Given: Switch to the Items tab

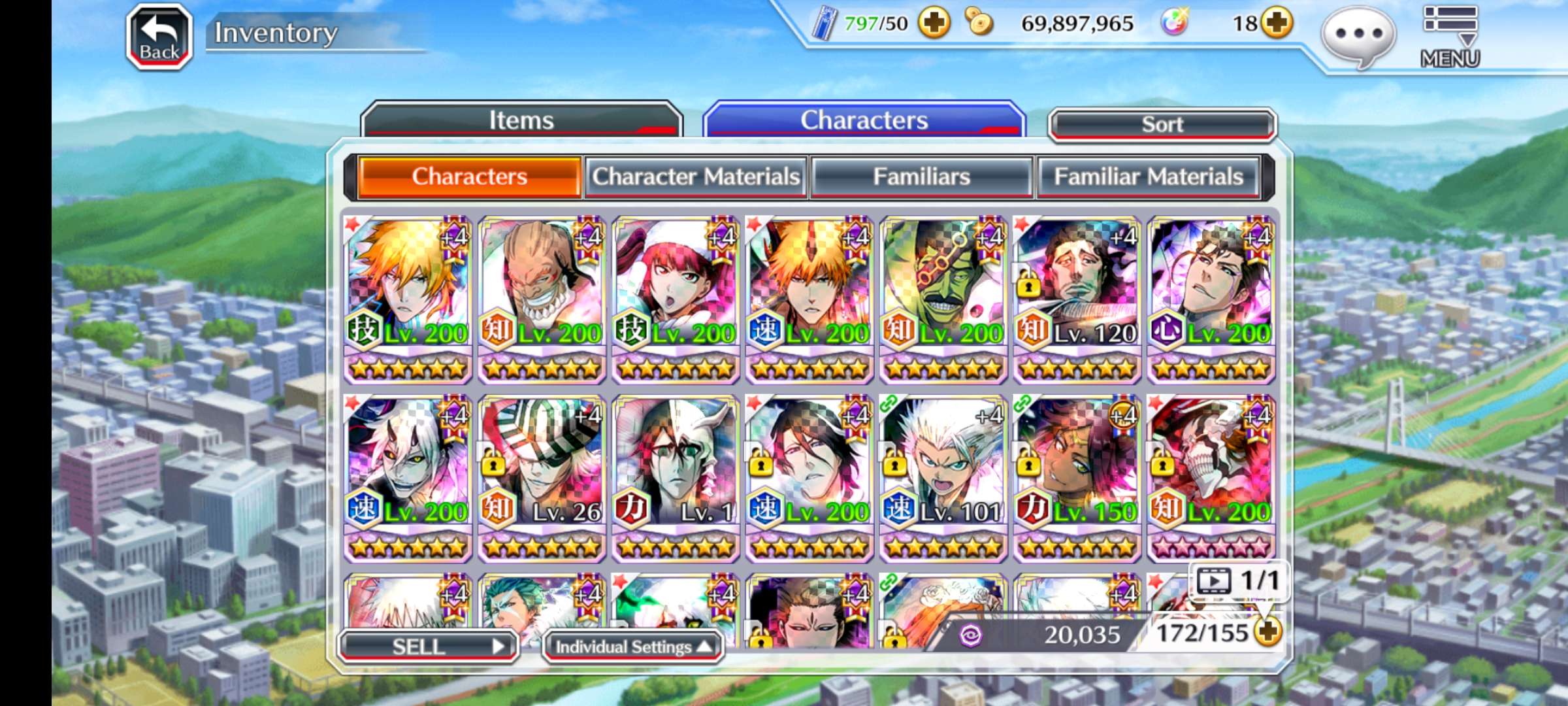Looking at the screenshot, I should [x=521, y=120].
